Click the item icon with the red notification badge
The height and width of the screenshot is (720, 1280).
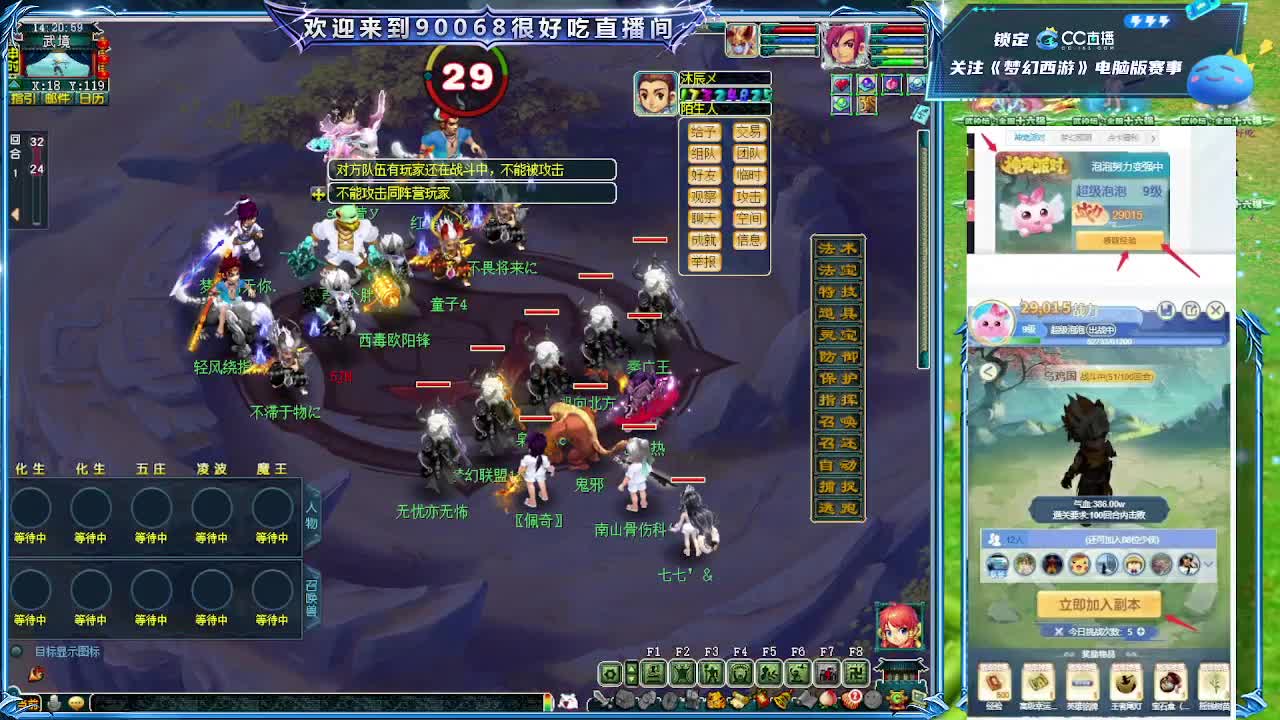coord(851,699)
